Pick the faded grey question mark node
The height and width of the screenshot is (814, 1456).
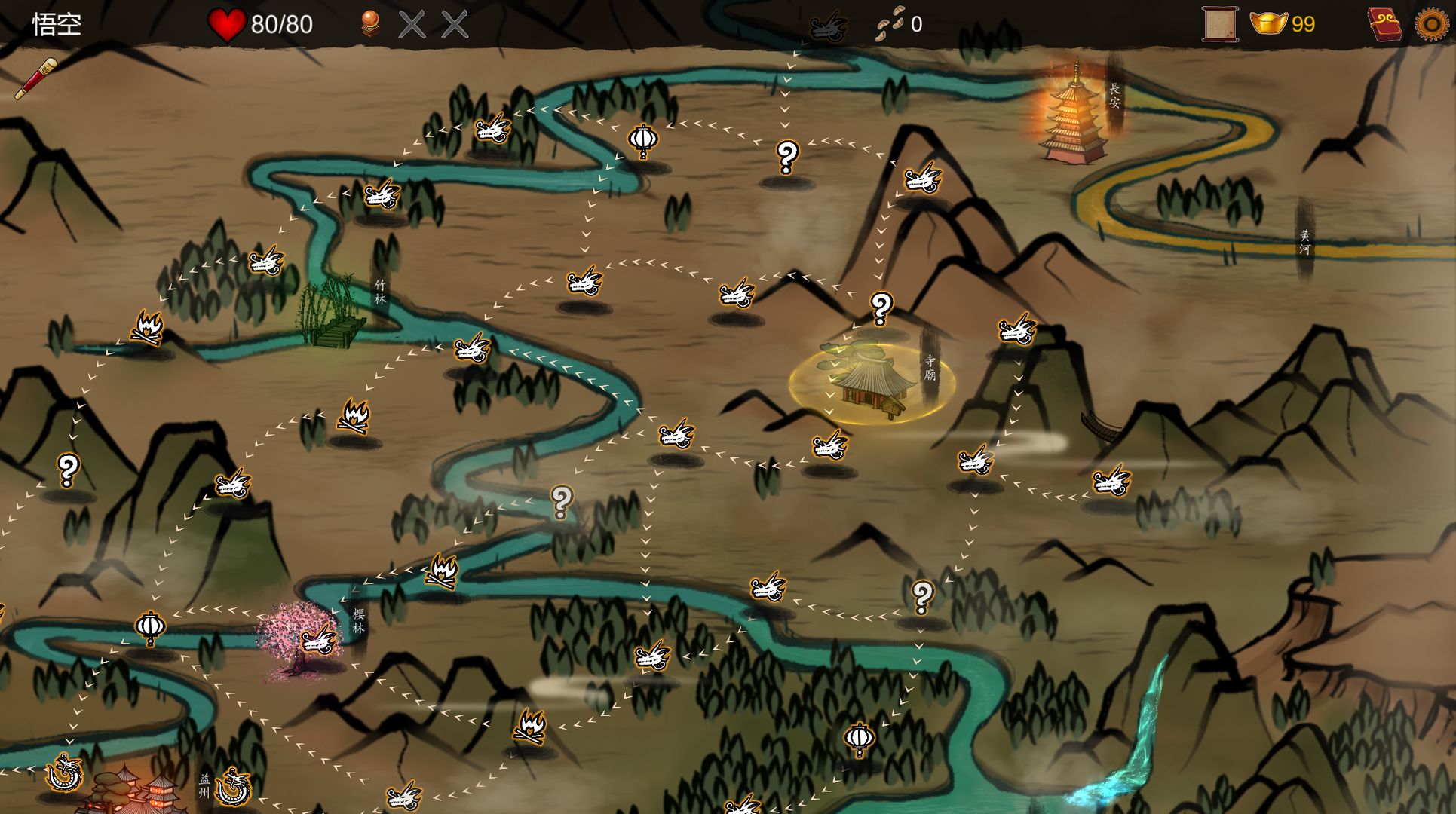pos(561,501)
